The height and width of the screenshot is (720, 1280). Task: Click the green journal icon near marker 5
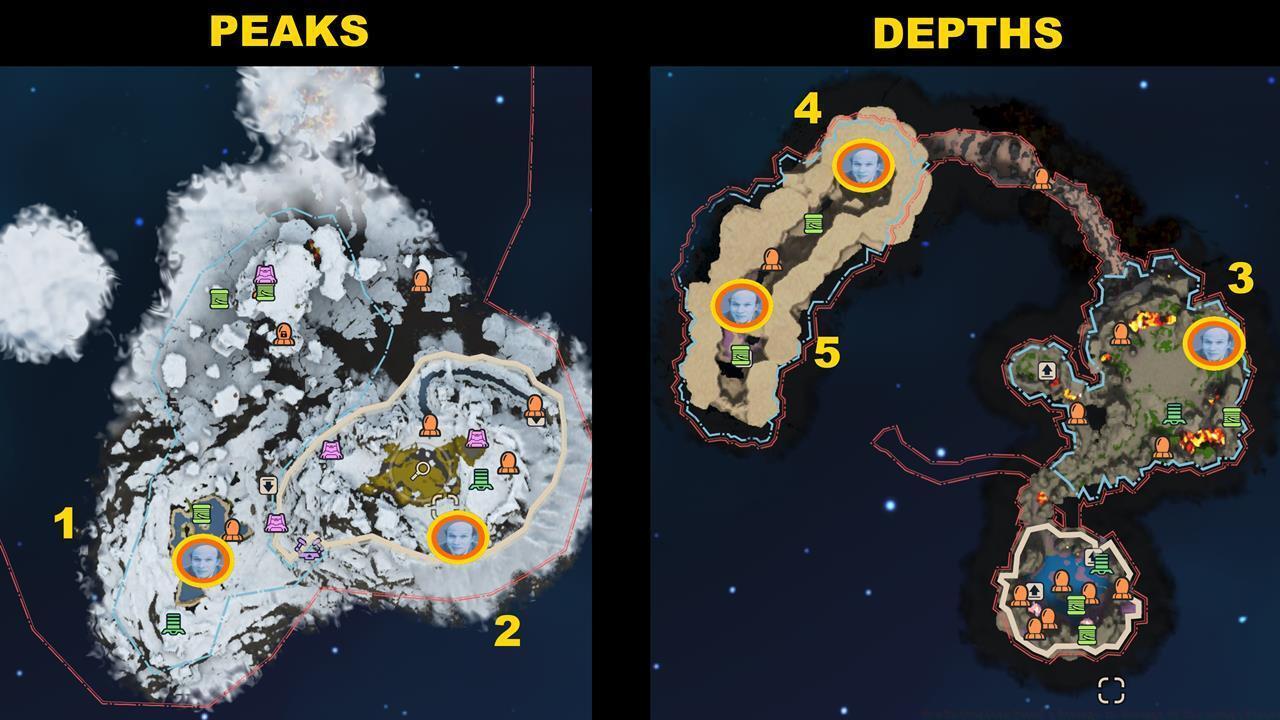tap(739, 353)
